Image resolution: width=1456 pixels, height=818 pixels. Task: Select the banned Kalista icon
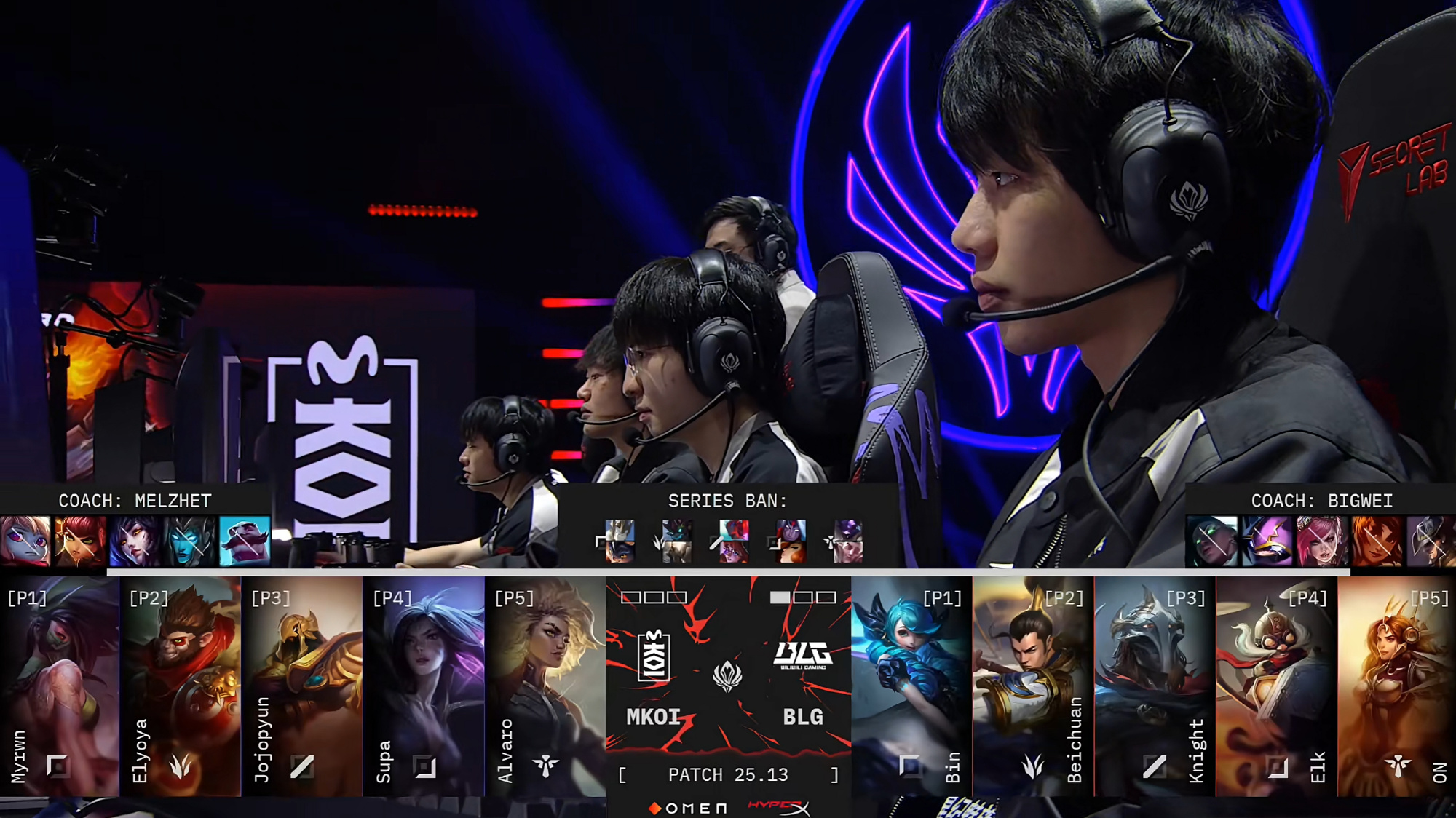pos(190,541)
